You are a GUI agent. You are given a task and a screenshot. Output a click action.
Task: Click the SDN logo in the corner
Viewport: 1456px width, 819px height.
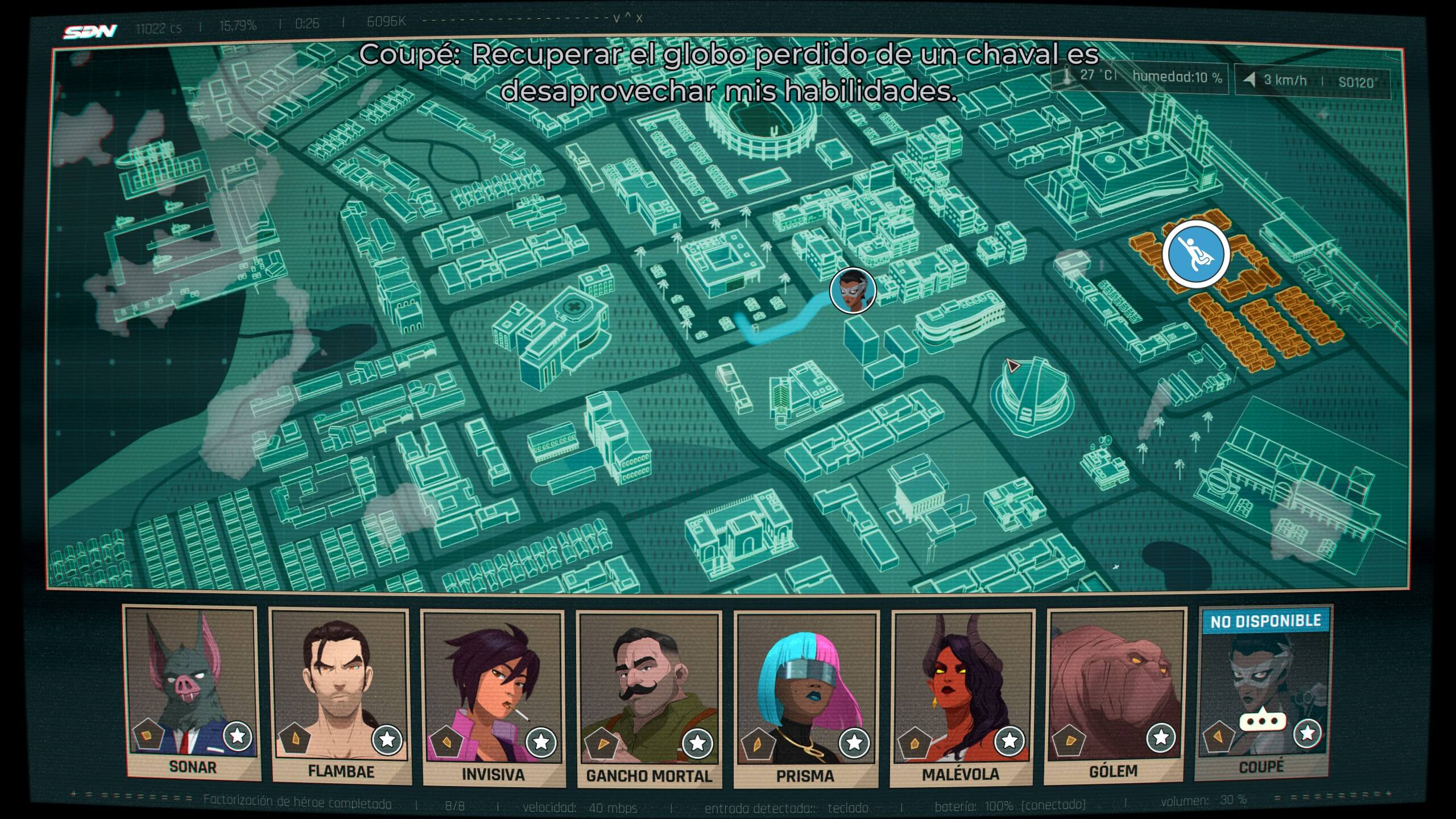click(x=90, y=31)
